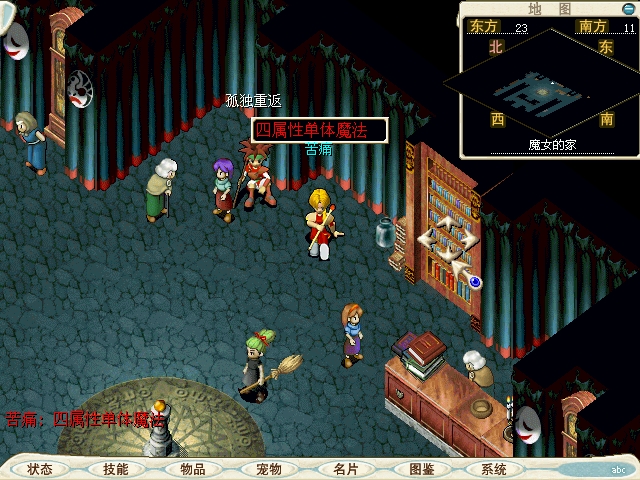Image resolution: width=640 pixels, height=480 pixels.
Task: Click the abc input mode indicator
Action: [x=618, y=468]
